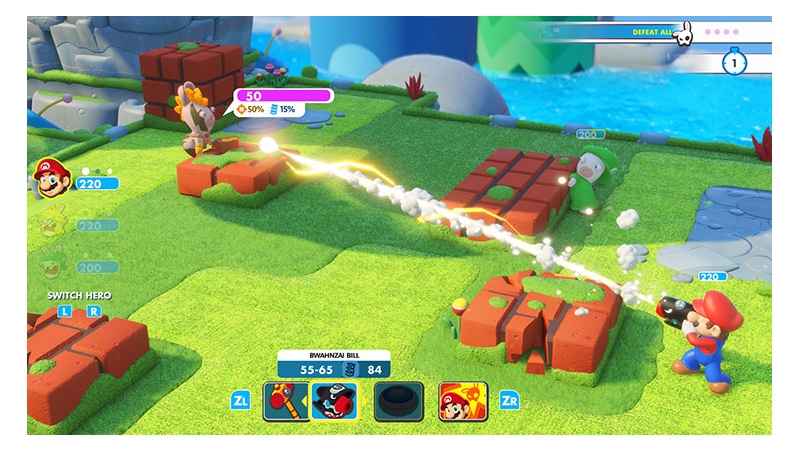This screenshot has width=800, height=450.
Task: Select the Bwahnzai Bill blaster weapon icon
Action: tap(335, 401)
